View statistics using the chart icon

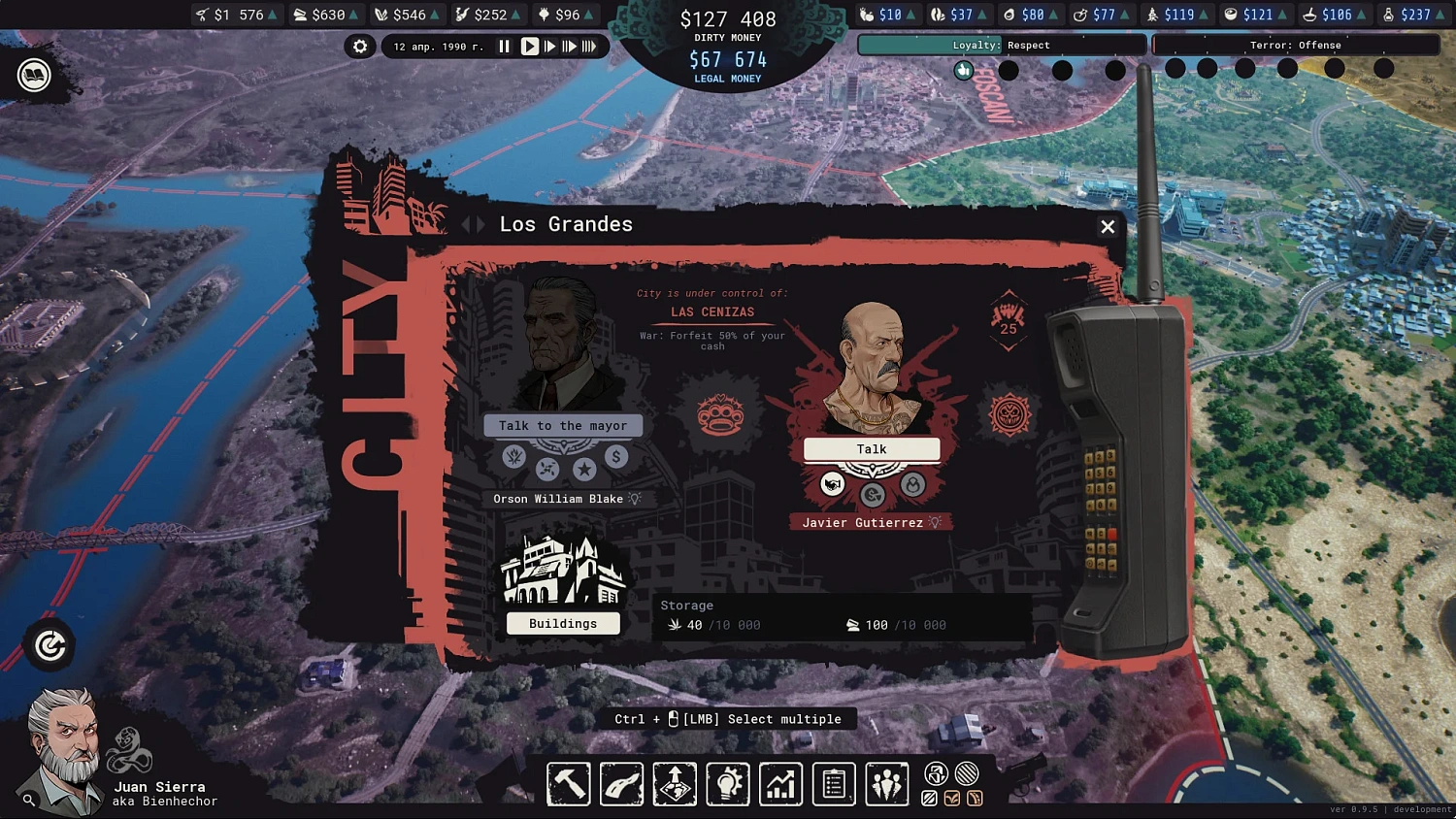[x=780, y=784]
